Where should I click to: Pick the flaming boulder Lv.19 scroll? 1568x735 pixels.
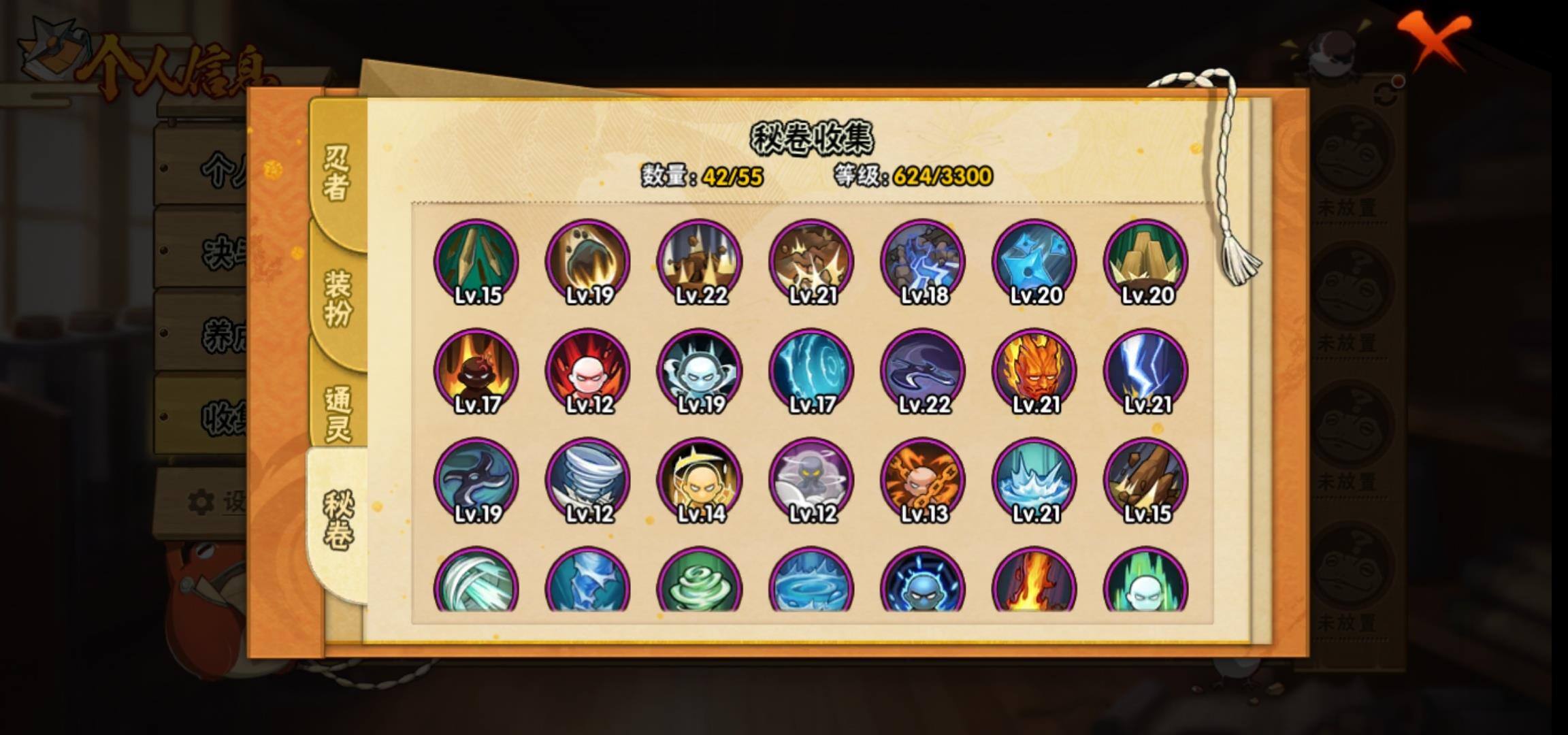[588, 261]
